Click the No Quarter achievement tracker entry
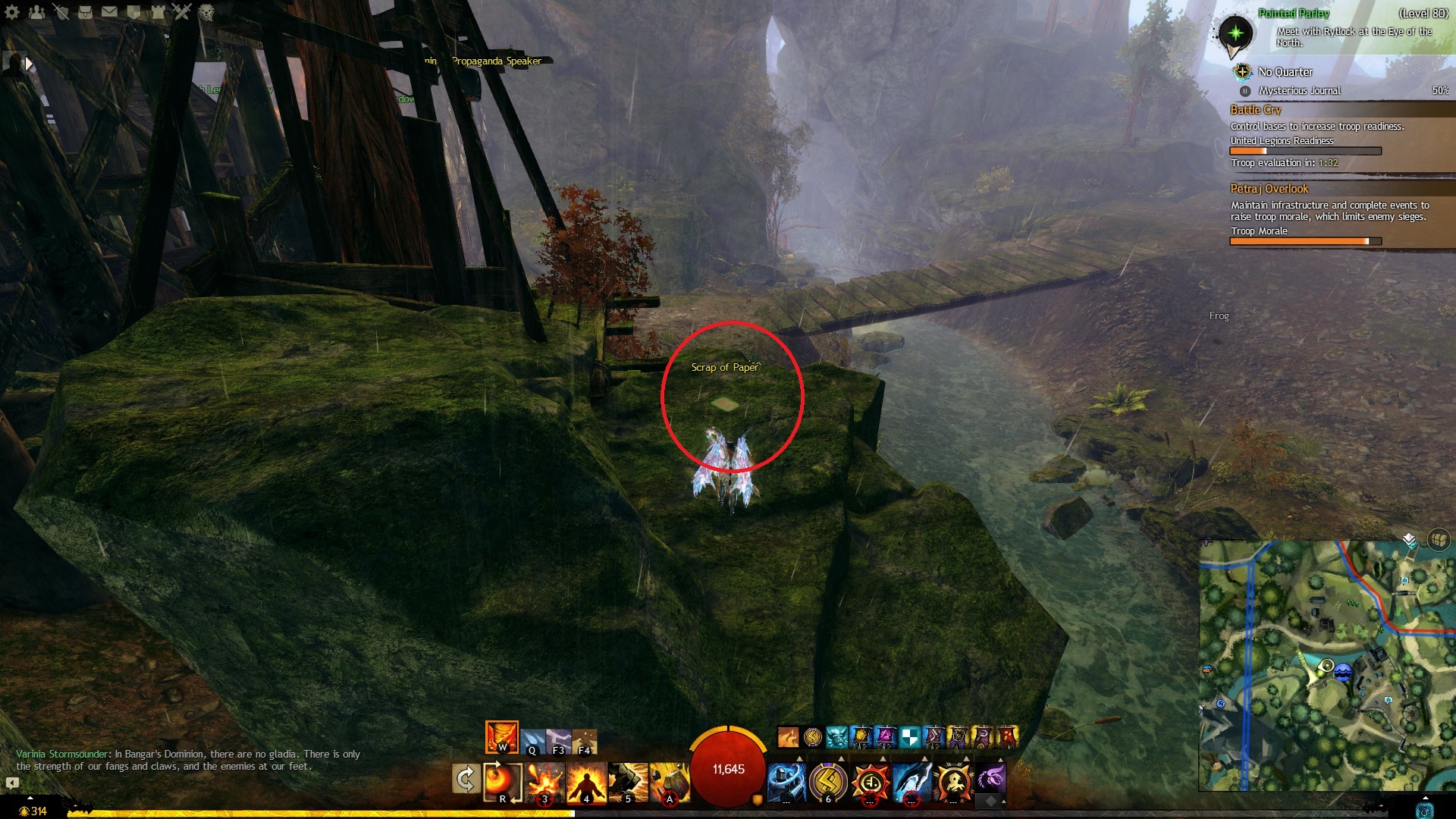The image size is (1456, 819). [x=1285, y=72]
